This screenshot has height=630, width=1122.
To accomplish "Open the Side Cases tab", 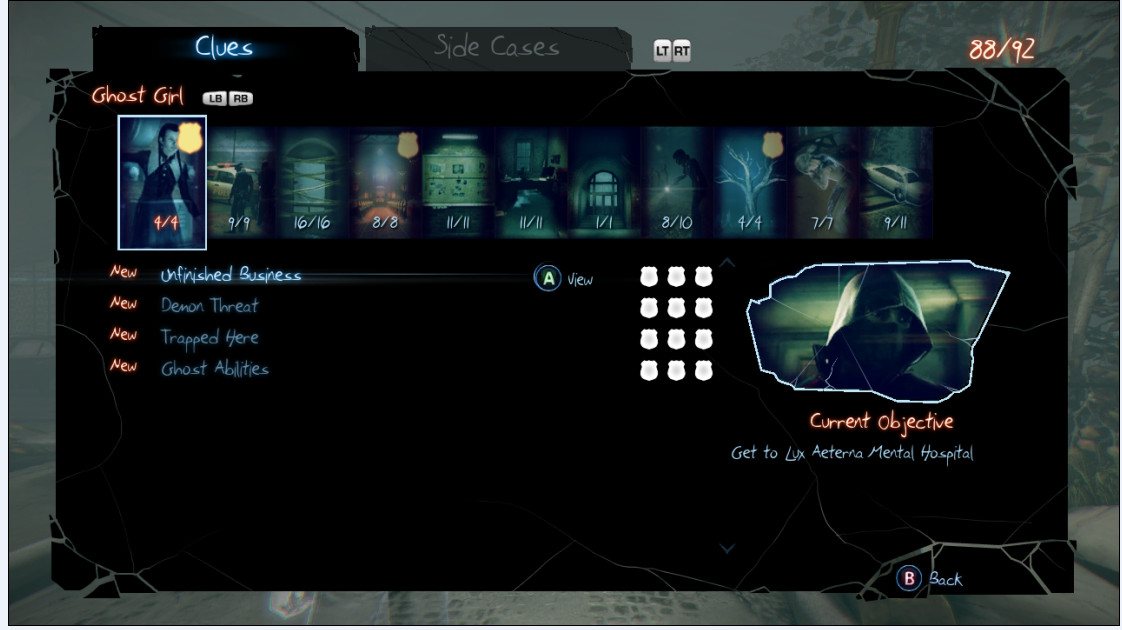I will 496,47.
